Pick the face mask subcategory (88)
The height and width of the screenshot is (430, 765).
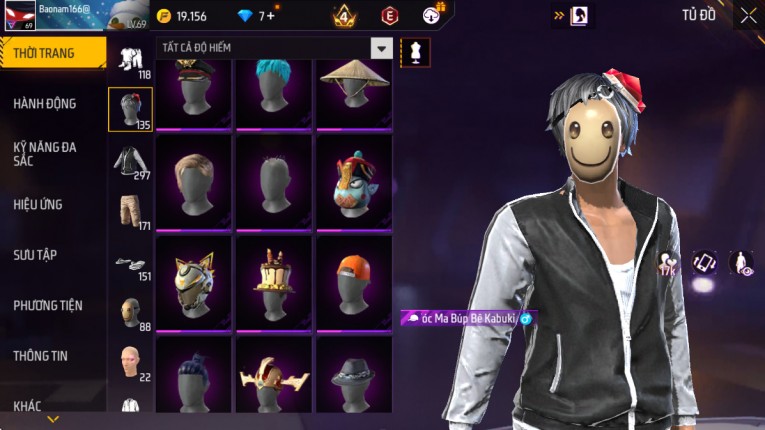pyautogui.click(x=130, y=313)
